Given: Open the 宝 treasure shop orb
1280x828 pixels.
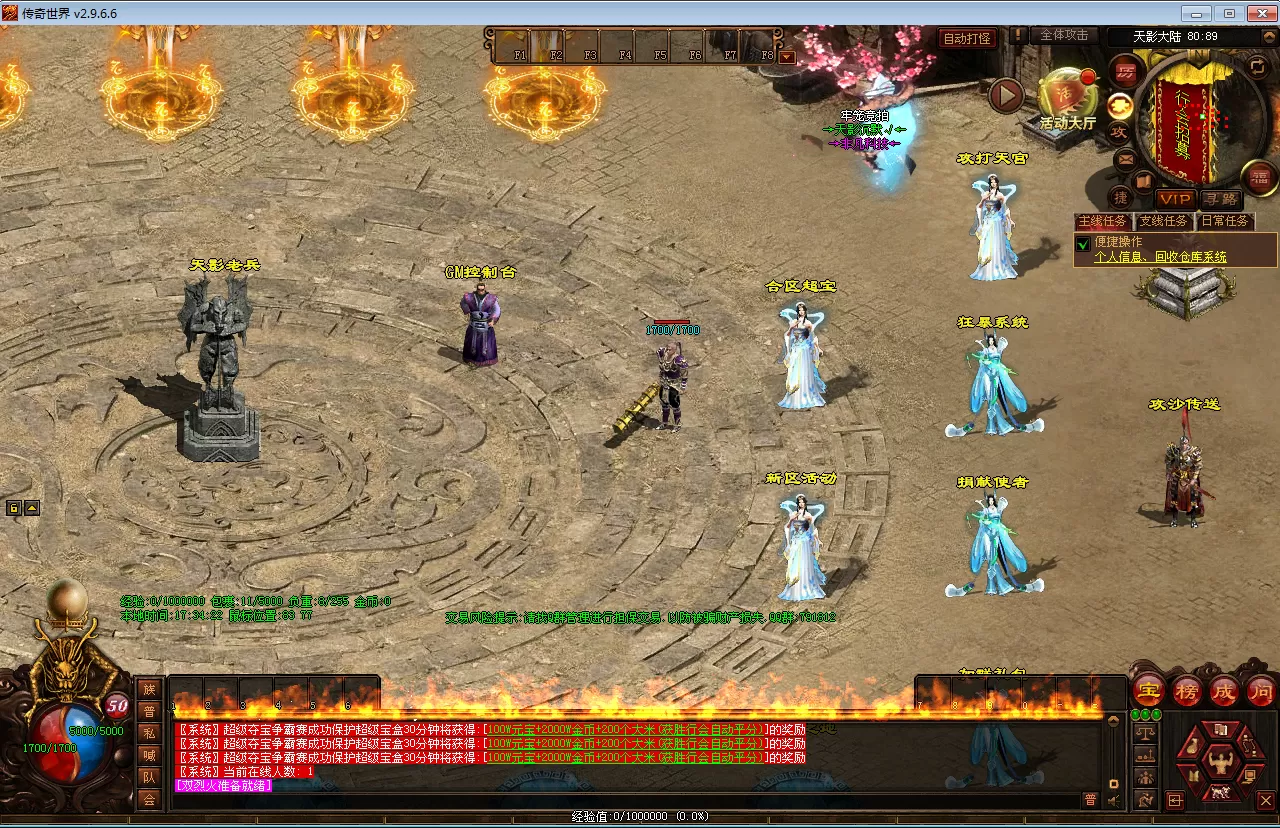Looking at the screenshot, I should point(1149,691).
